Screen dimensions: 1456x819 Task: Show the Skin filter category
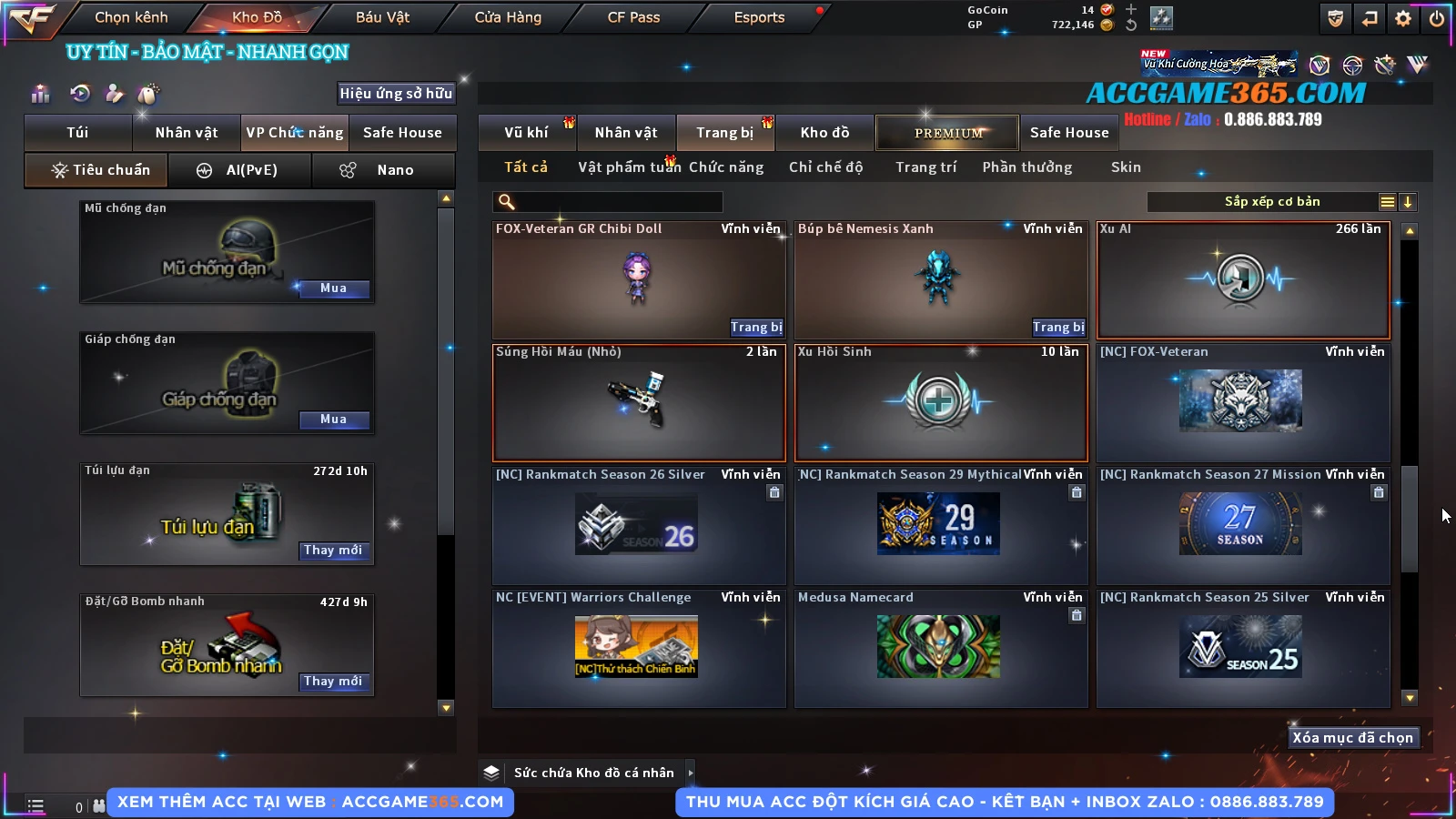(x=1126, y=167)
